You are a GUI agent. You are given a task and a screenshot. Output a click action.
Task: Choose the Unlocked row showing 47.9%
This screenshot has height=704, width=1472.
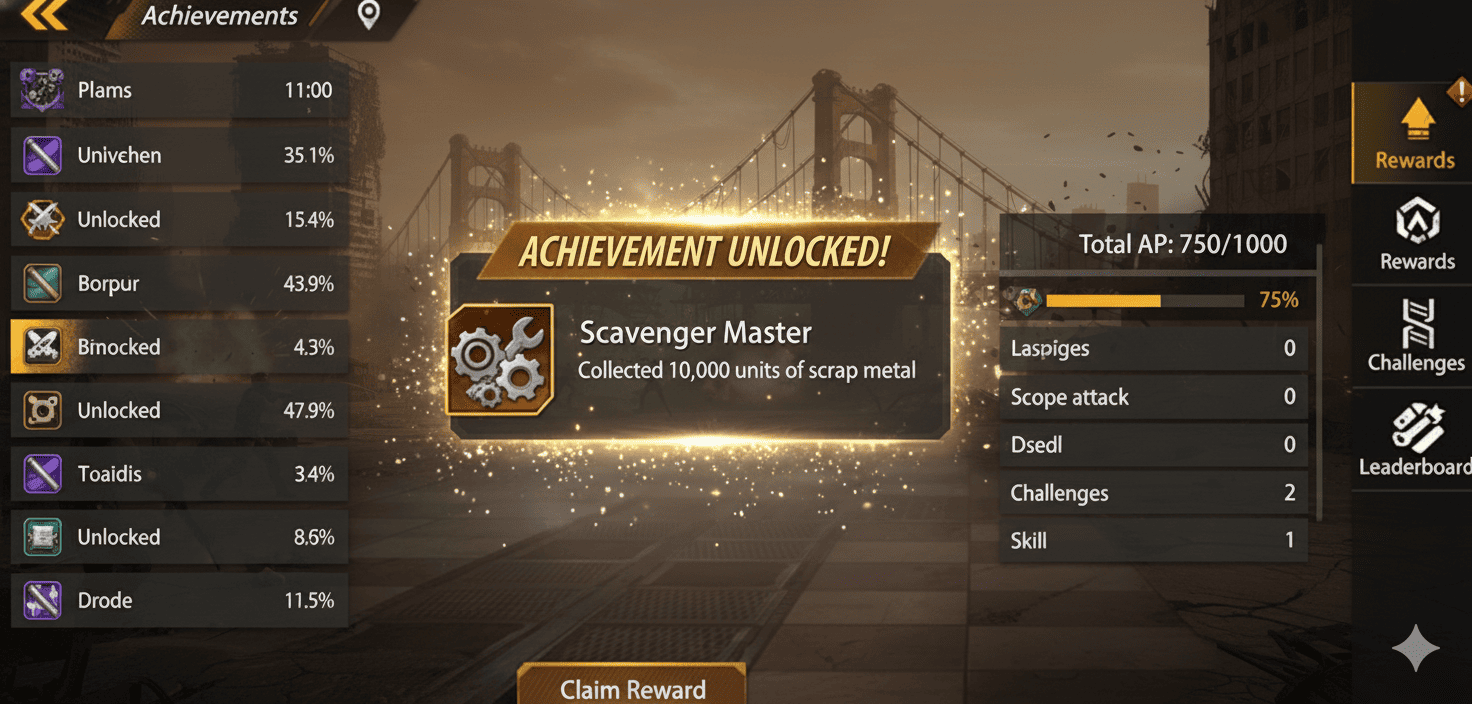pyautogui.click(x=180, y=411)
